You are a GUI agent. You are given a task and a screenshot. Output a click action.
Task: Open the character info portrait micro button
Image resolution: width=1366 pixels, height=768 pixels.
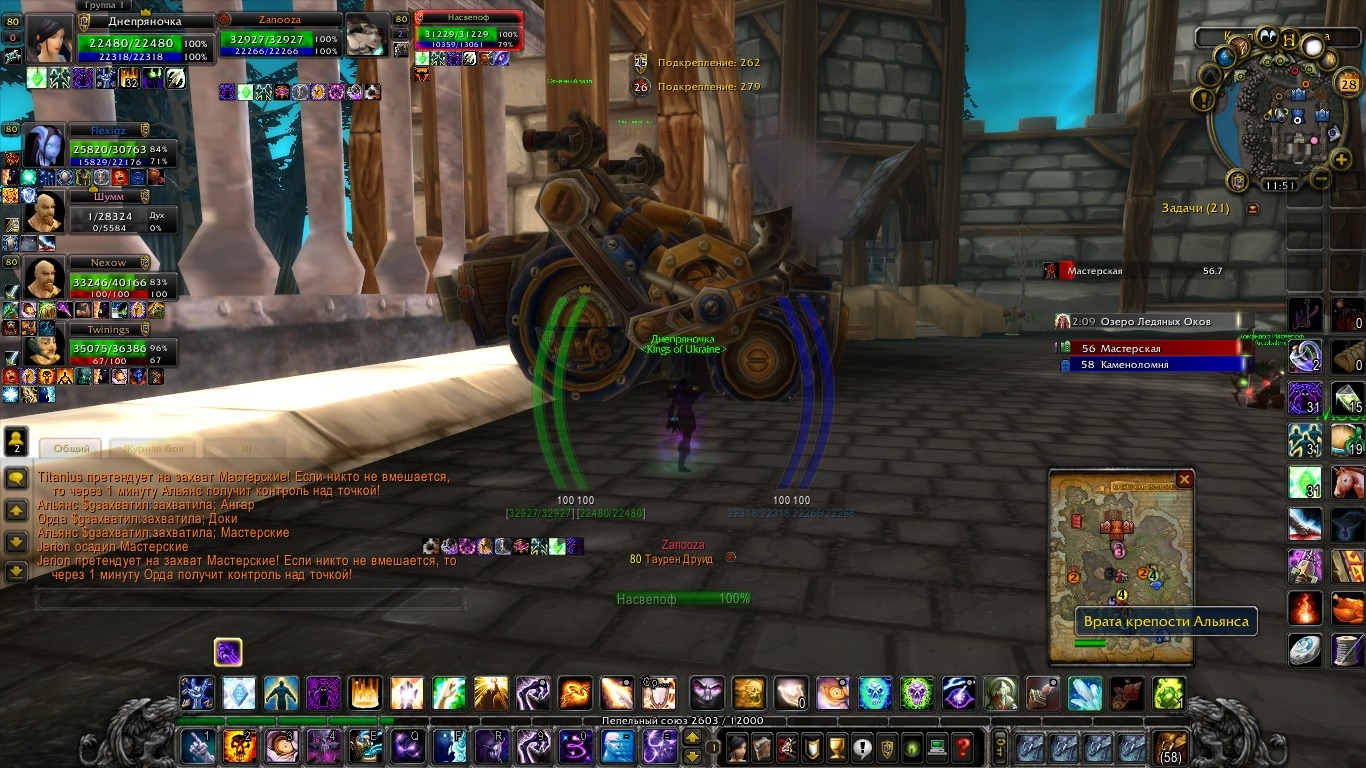coord(737,746)
